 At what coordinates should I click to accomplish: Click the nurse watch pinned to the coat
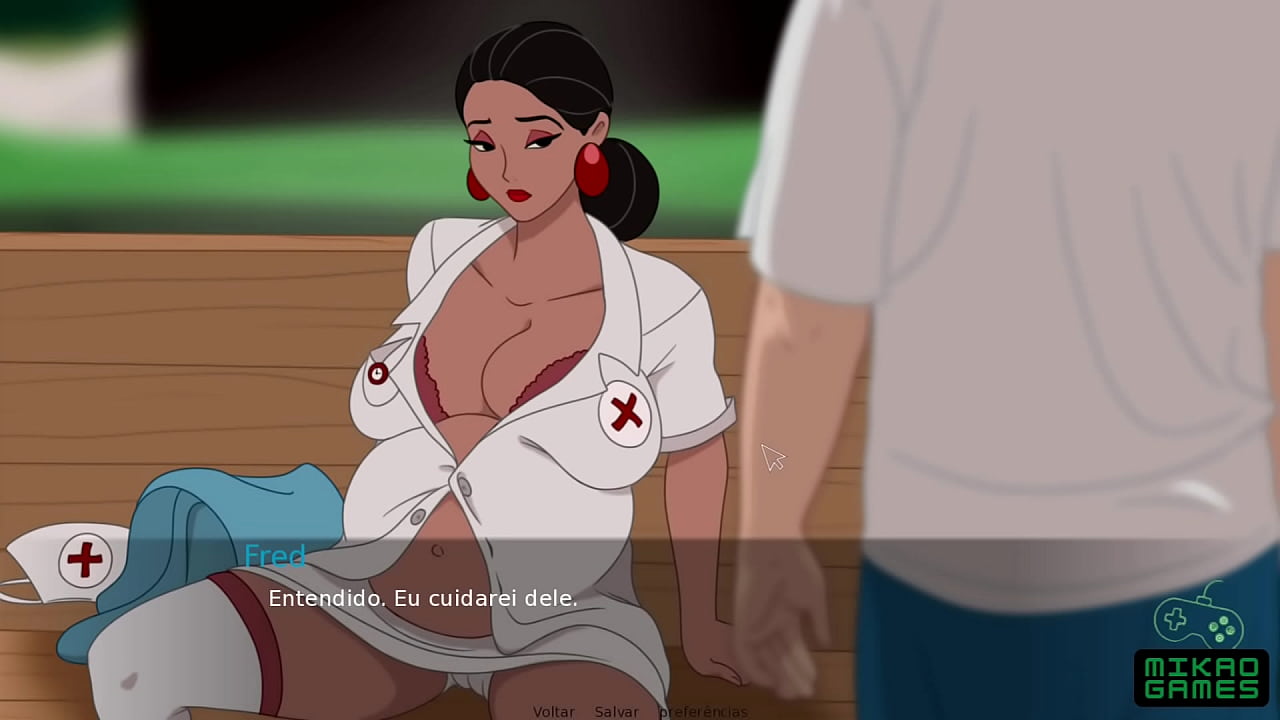coord(378,373)
